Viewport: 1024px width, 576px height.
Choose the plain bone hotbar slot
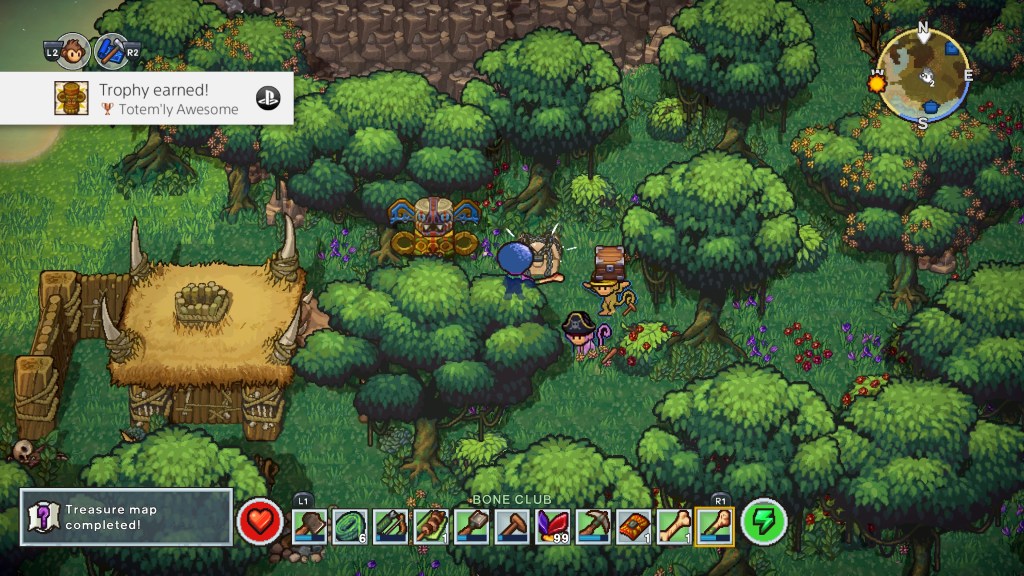675,524
